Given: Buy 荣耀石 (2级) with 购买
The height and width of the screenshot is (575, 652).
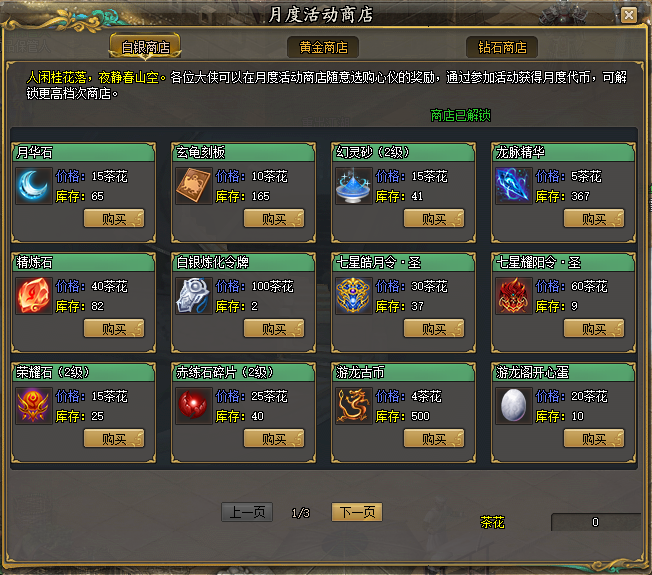Looking at the screenshot, I should pyautogui.click(x=114, y=439).
